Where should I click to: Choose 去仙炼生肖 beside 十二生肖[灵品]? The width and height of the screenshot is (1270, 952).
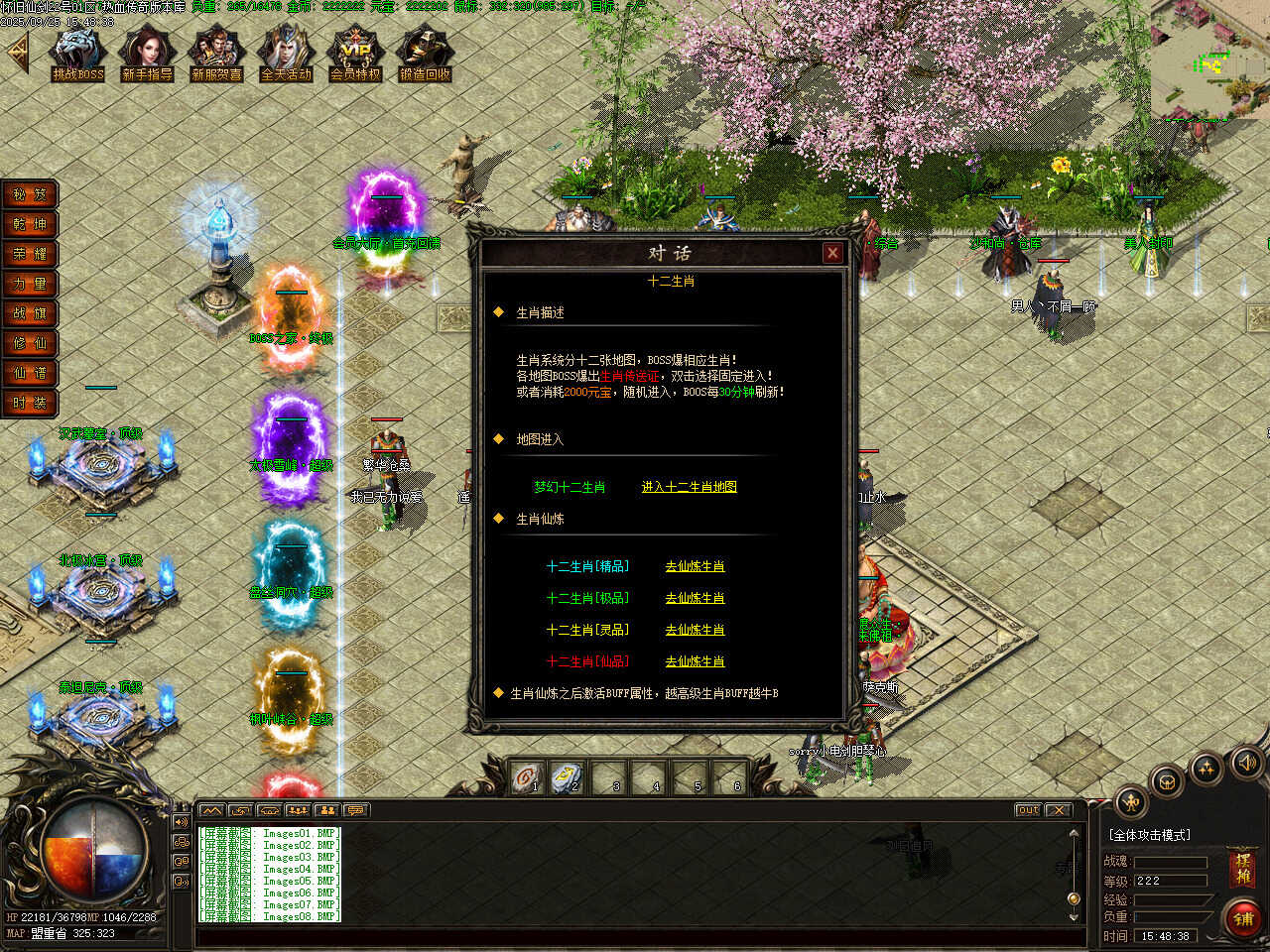695,630
